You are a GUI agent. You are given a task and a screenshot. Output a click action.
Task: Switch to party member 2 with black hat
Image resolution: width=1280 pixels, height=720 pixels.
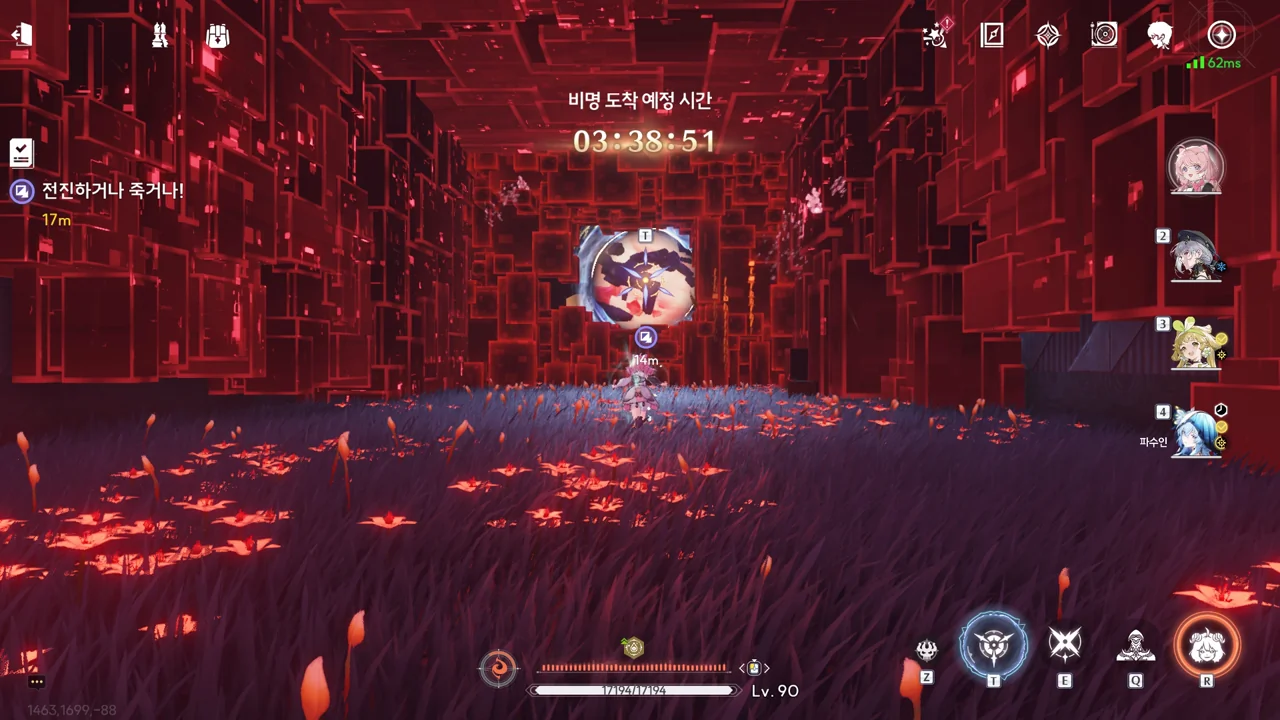pos(1196,256)
